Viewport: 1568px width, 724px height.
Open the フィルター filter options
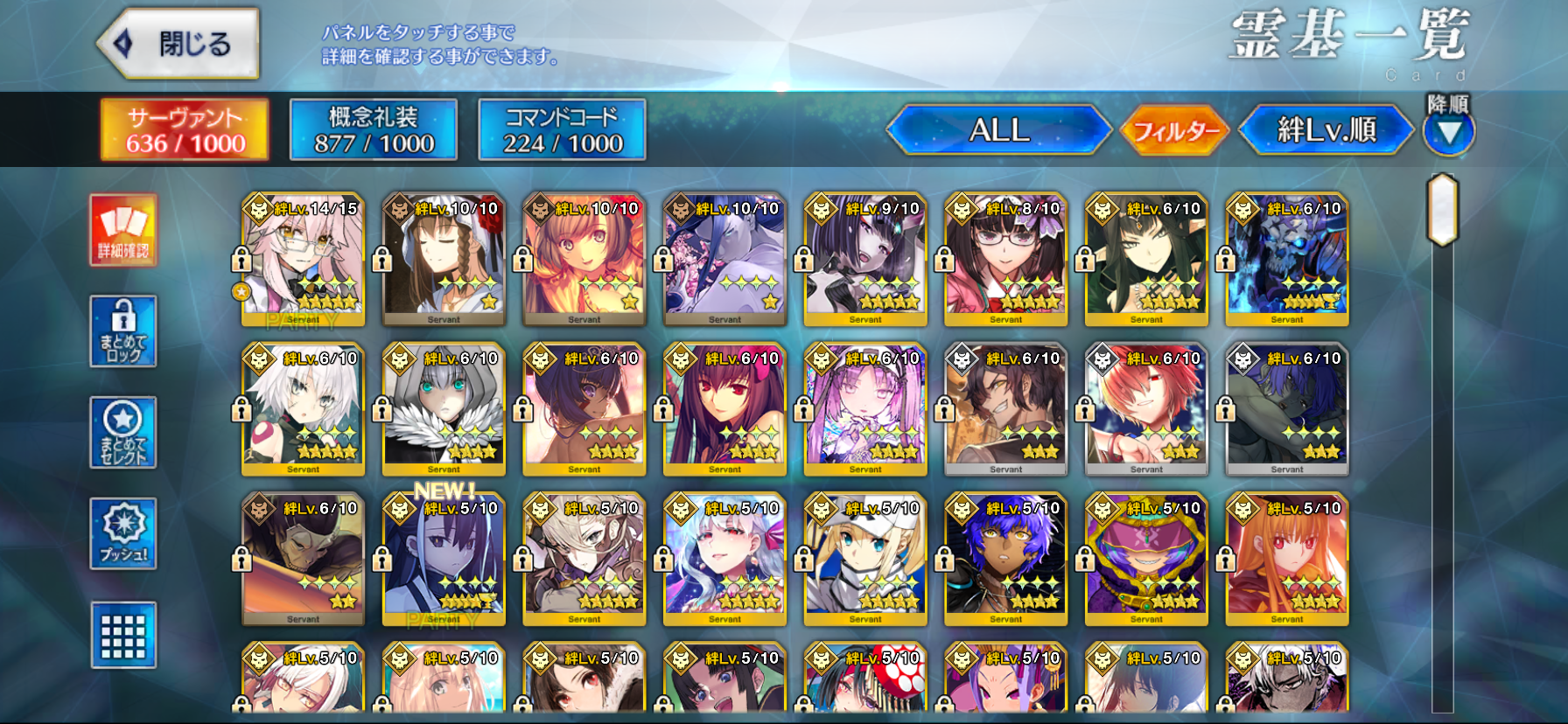1175,131
